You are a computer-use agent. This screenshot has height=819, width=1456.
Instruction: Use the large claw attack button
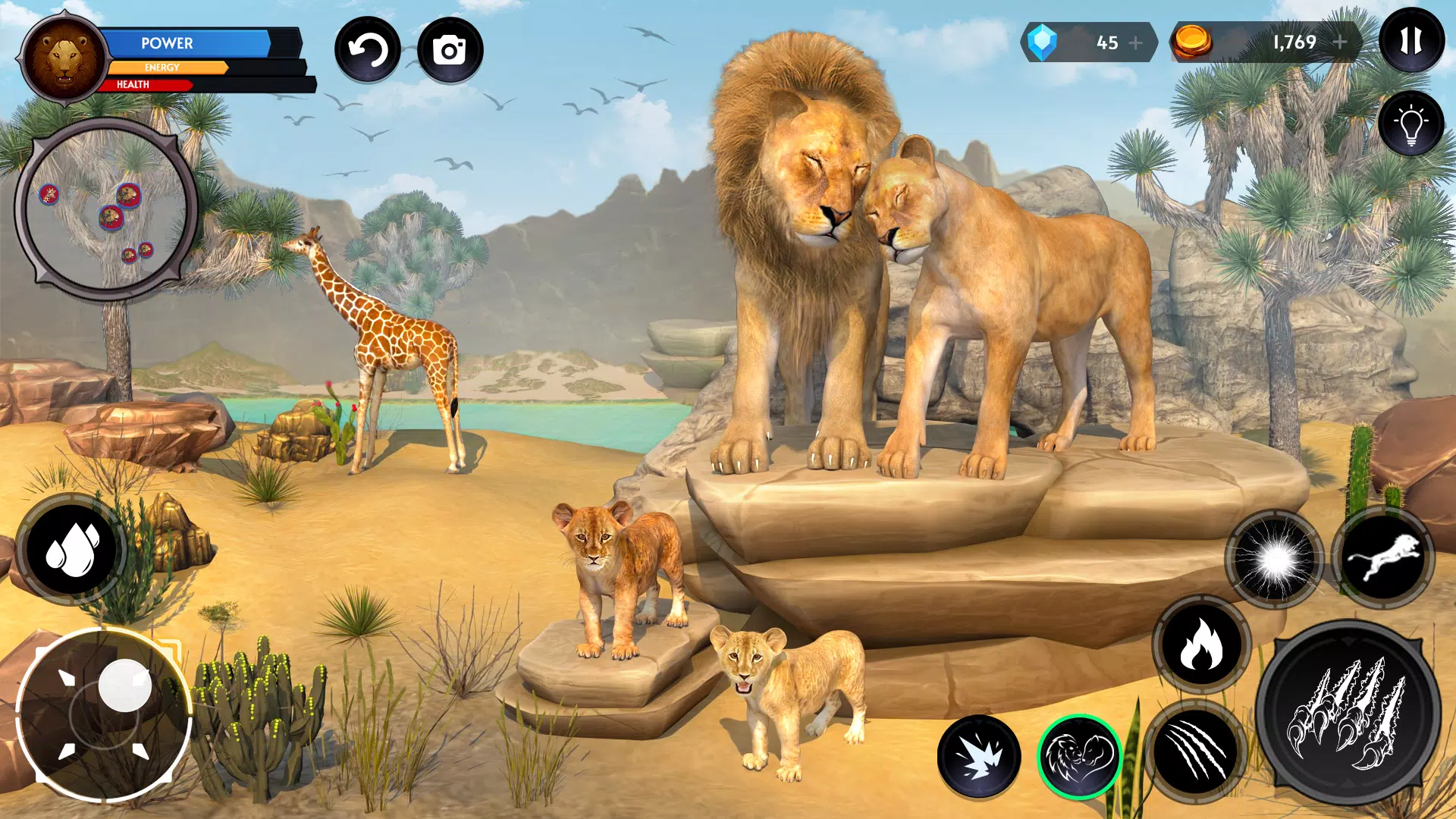1348,714
